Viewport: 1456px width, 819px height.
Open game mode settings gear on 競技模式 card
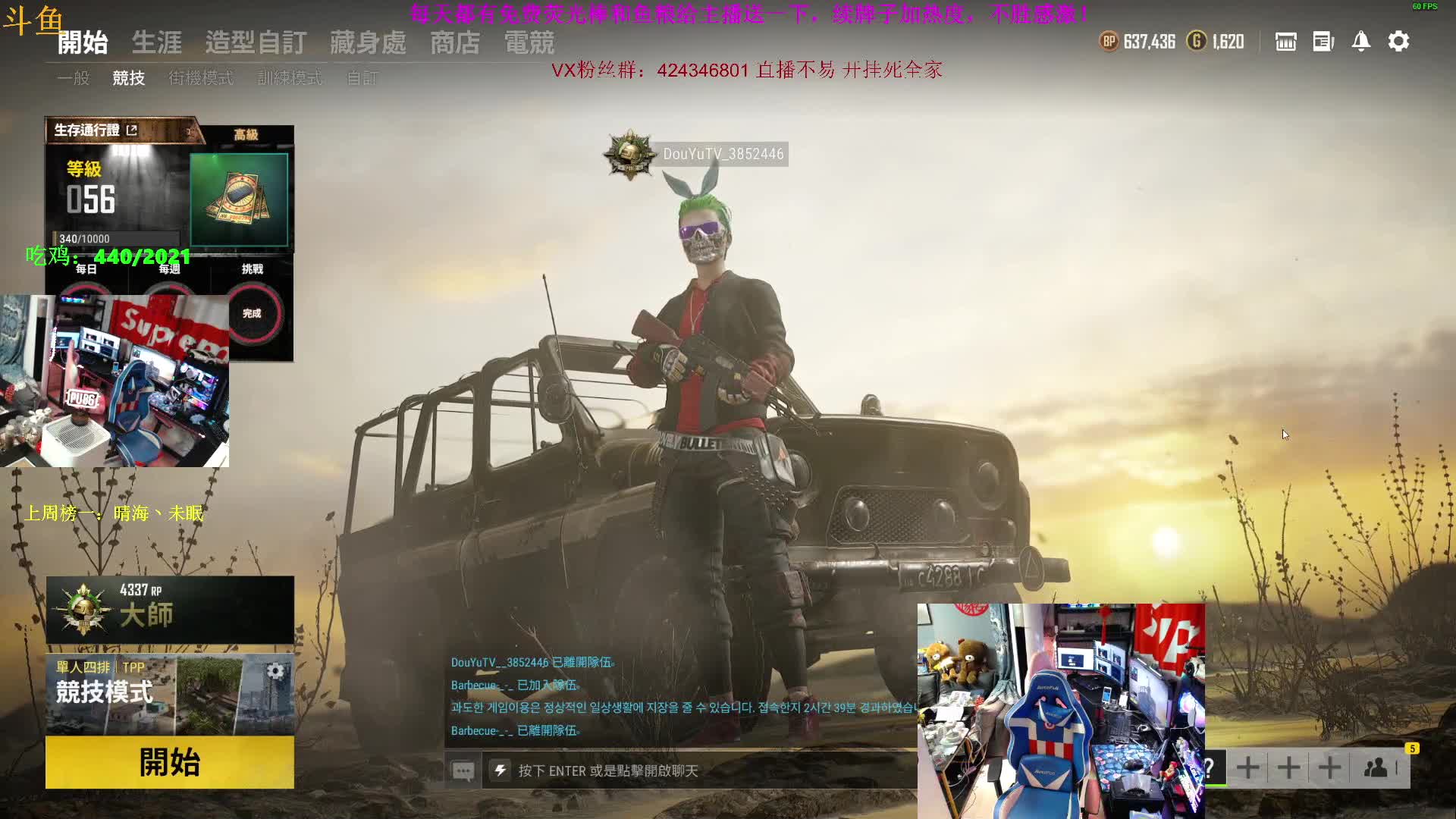pyautogui.click(x=275, y=670)
